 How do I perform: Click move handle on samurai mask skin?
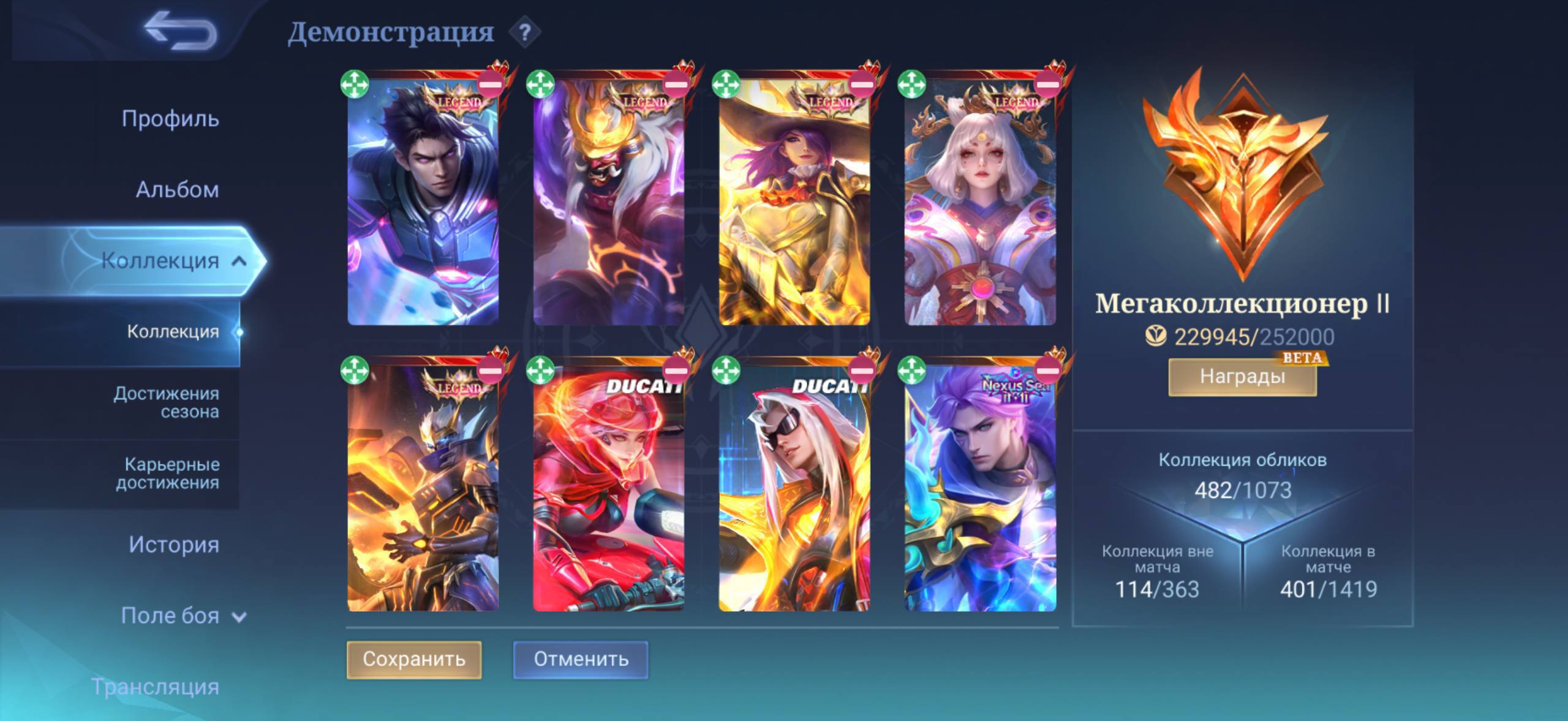(540, 85)
